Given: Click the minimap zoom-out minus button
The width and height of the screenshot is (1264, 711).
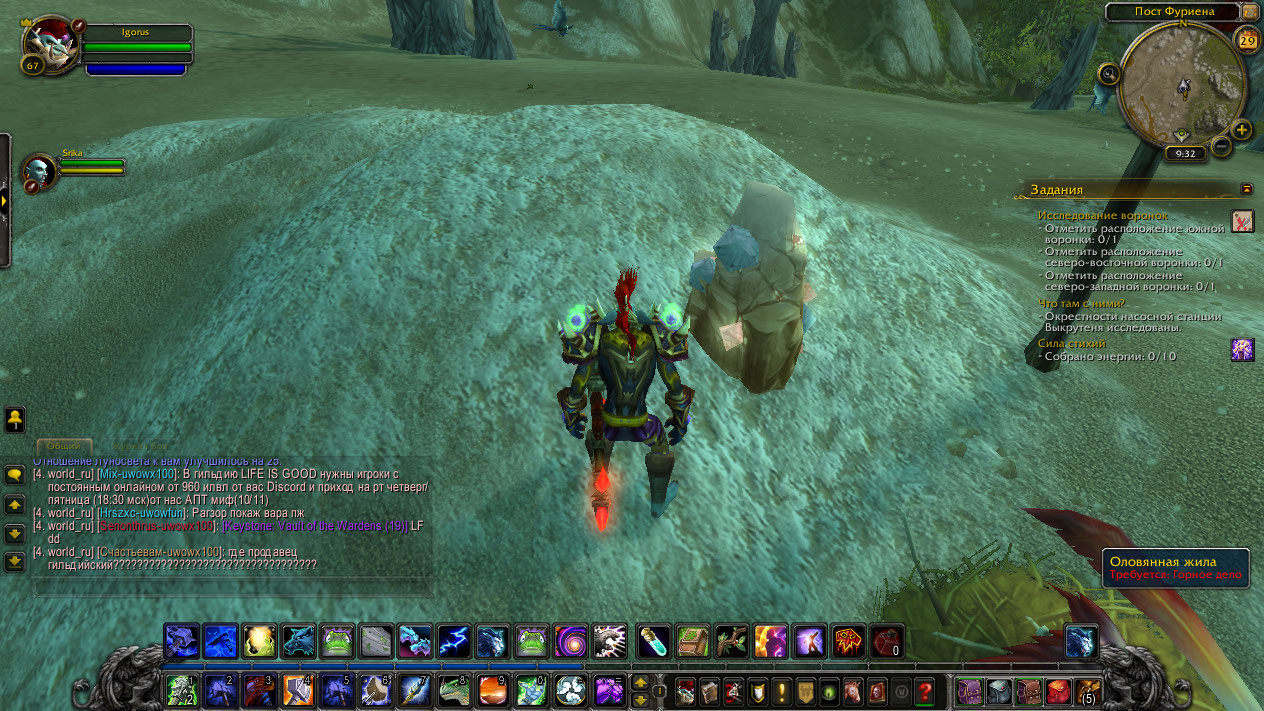Looking at the screenshot, I should (1221, 147).
